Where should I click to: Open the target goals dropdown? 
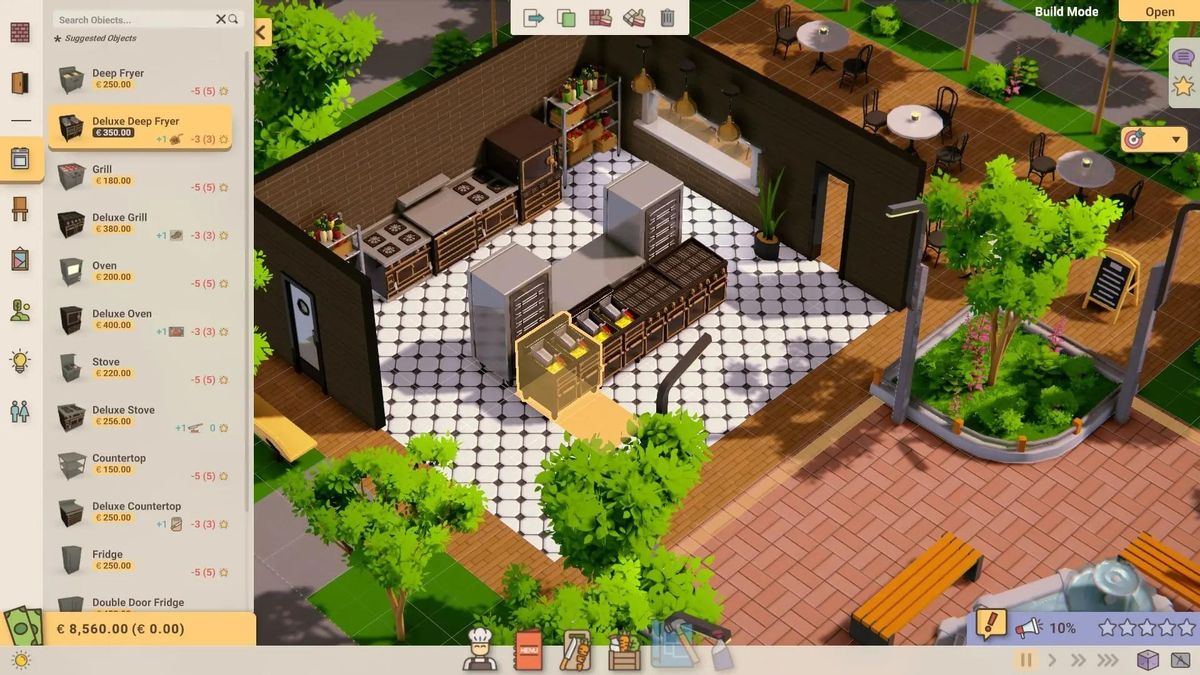point(1154,139)
